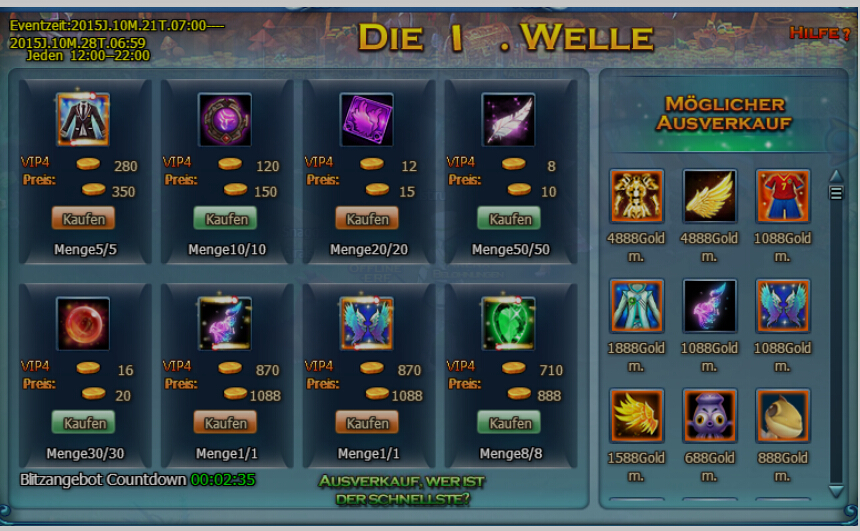Screen dimensions: 860x531
Task: View the yellow blob pet for 888 Gold
Action: coord(783,416)
